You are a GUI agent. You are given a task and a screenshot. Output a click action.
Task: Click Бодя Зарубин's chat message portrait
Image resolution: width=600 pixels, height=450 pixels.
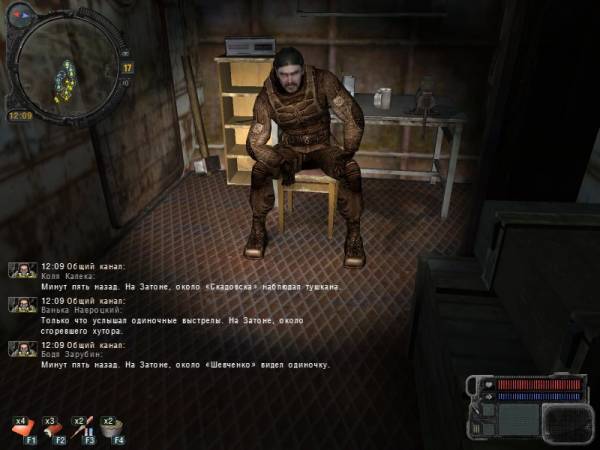pyautogui.click(x=23, y=348)
